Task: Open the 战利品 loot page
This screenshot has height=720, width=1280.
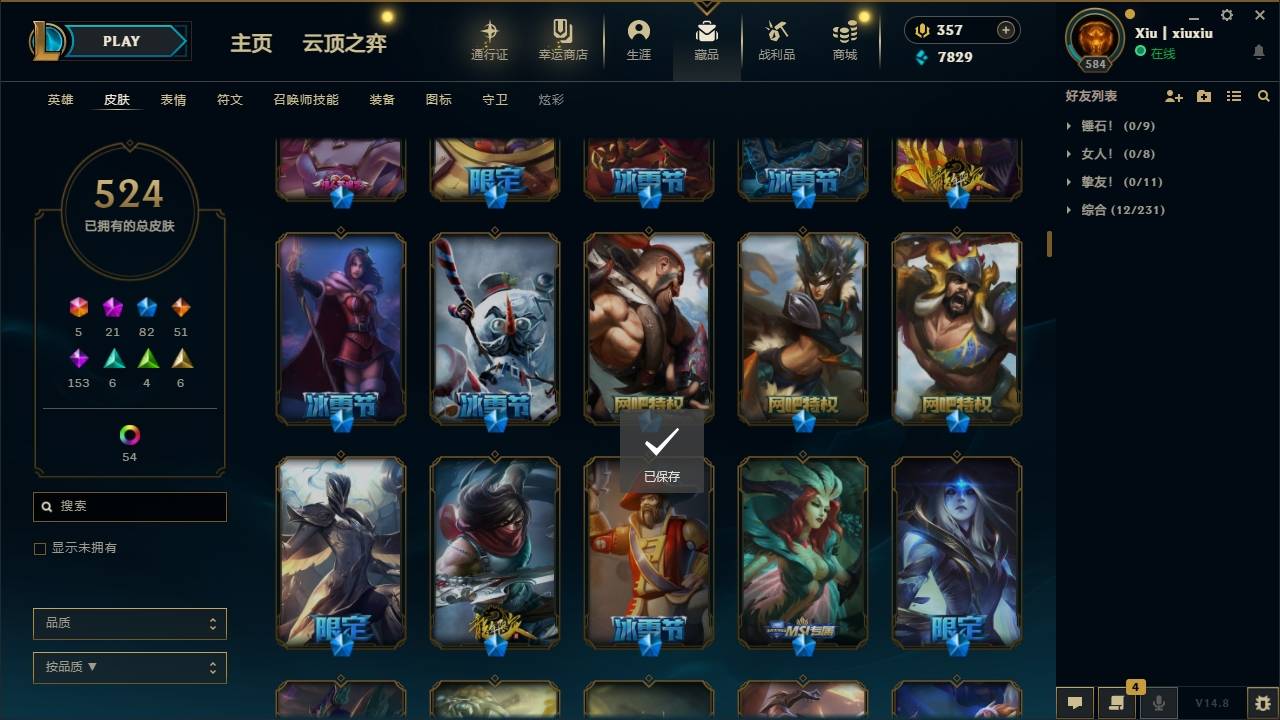Action: pyautogui.click(x=776, y=40)
